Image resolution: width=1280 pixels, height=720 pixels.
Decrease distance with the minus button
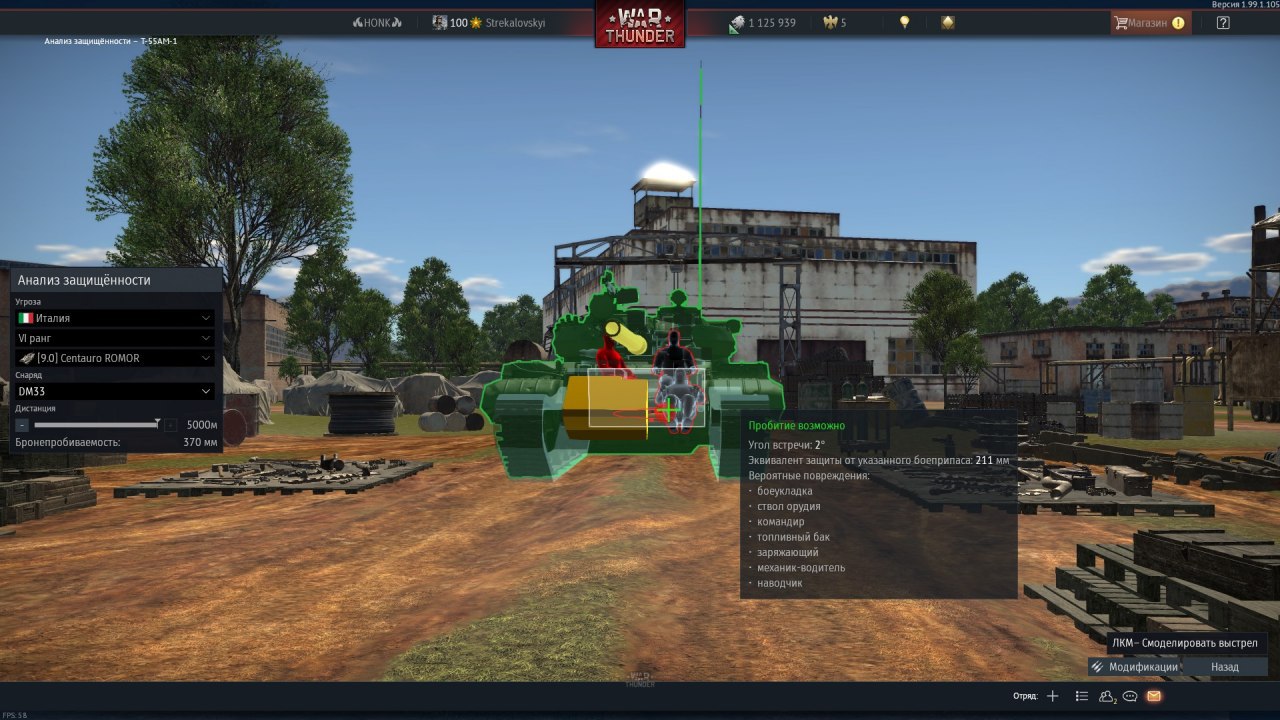[22, 425]
